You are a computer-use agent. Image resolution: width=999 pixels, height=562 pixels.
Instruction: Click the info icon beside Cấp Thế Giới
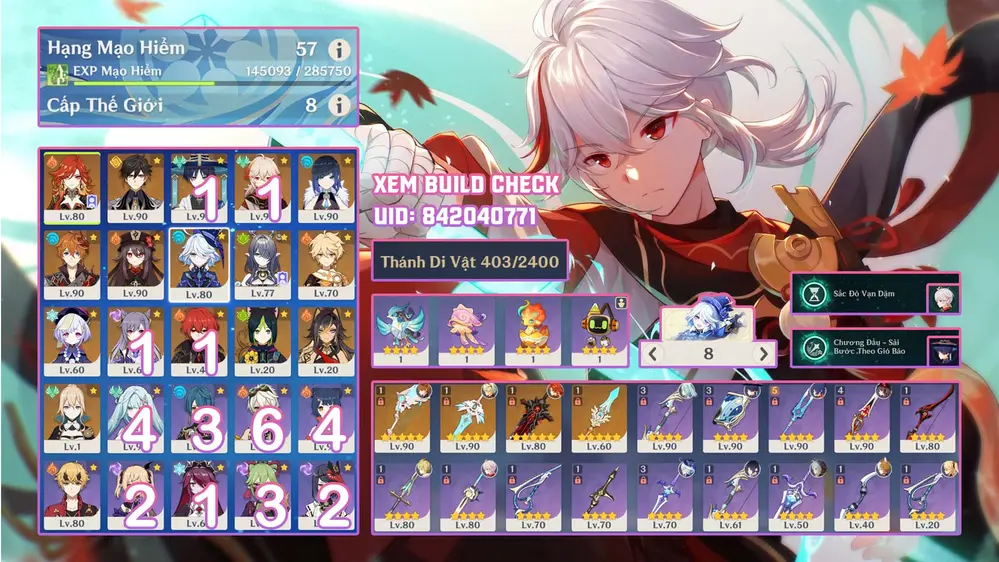[x=340, y=105]
